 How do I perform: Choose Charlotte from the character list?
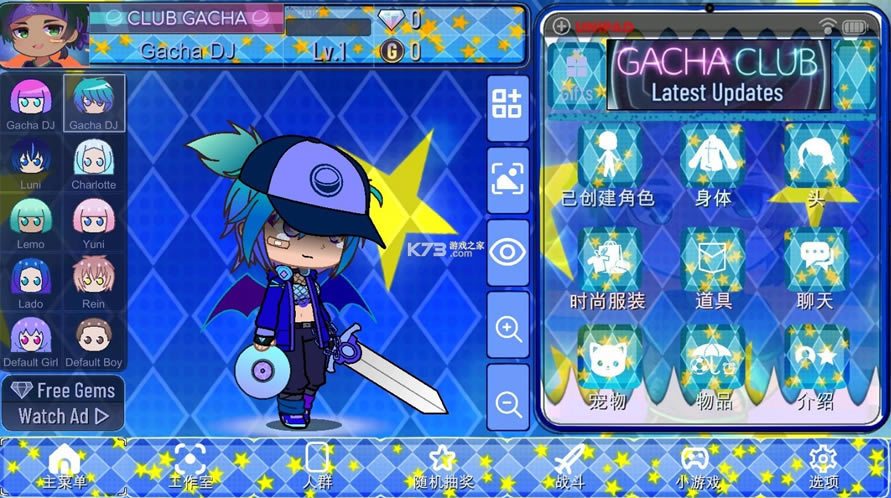click(x=93, y=161)
